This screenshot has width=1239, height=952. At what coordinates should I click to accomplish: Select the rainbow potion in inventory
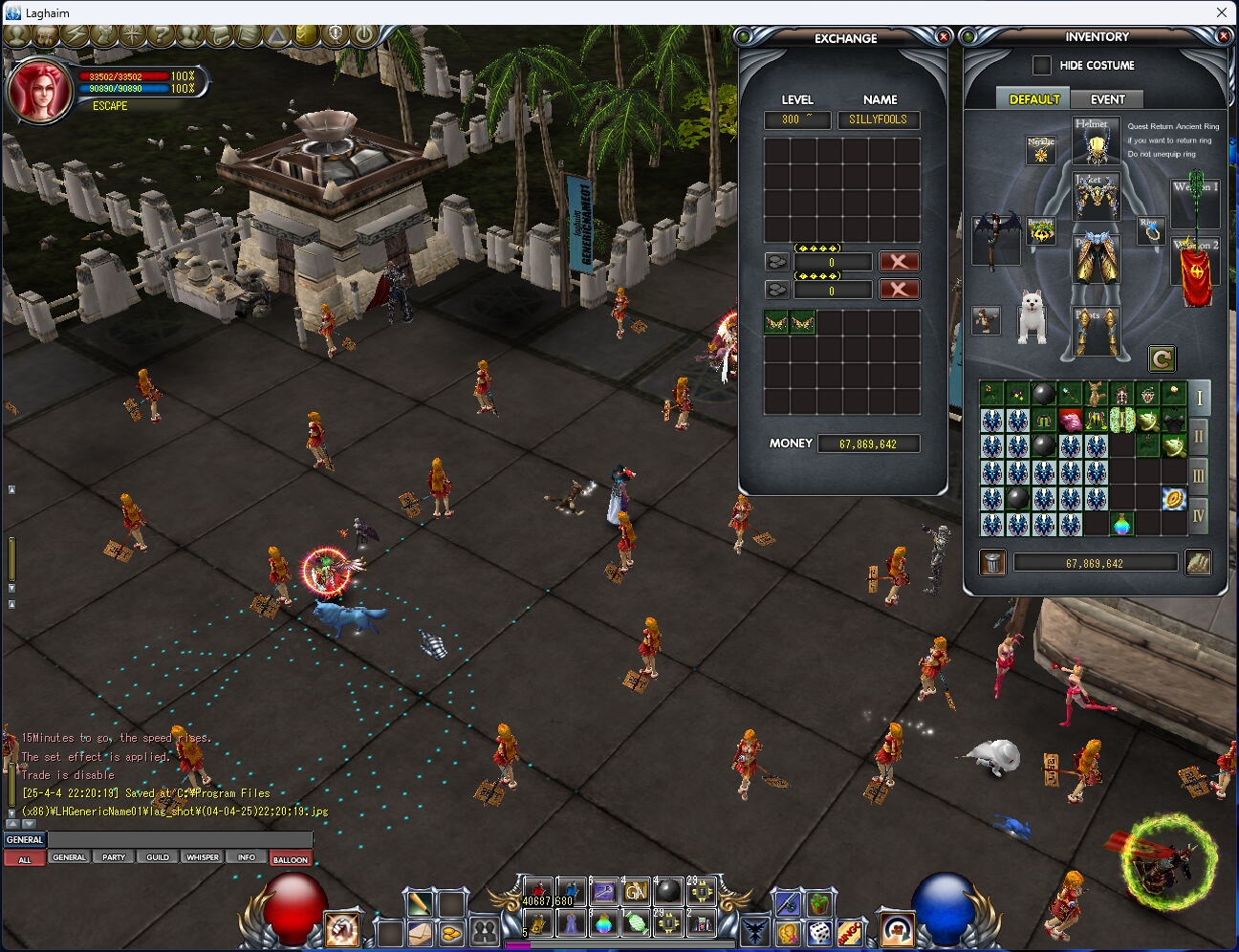coord(1122,524)
